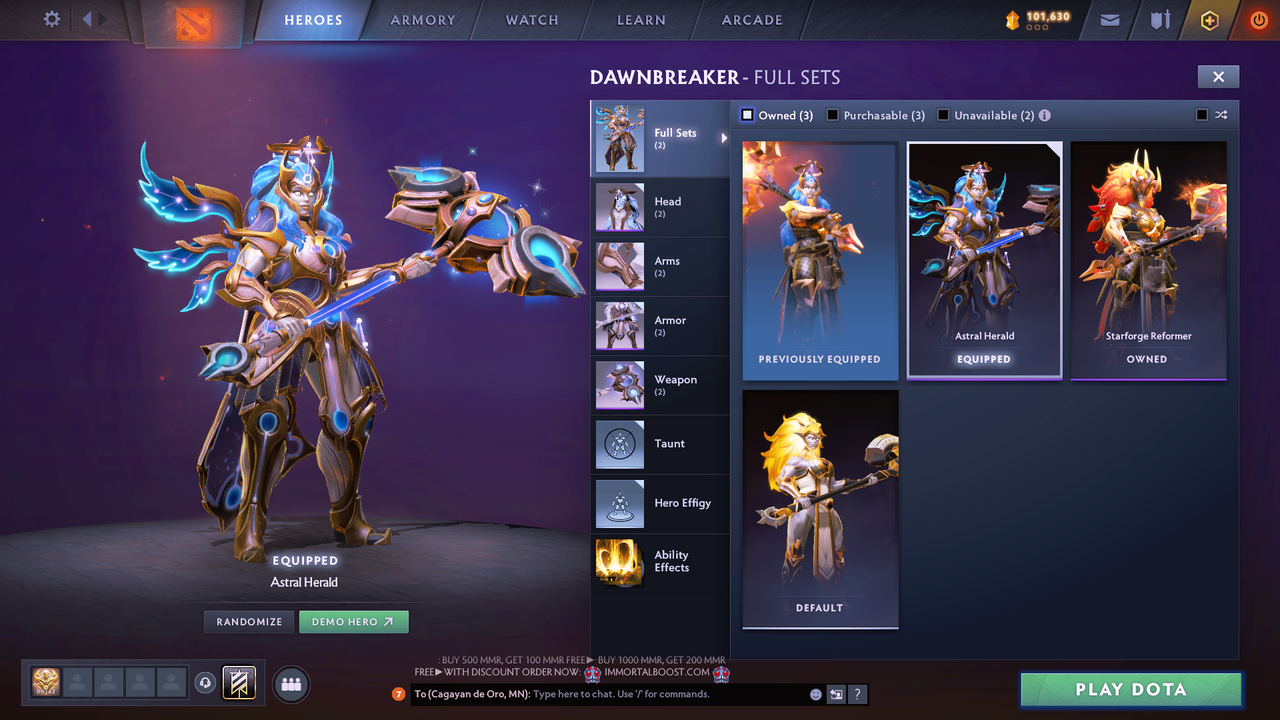Open the Arcade menu tab
The height and width of the screenshot is (720, 1280).
click(x=751, y=20)
